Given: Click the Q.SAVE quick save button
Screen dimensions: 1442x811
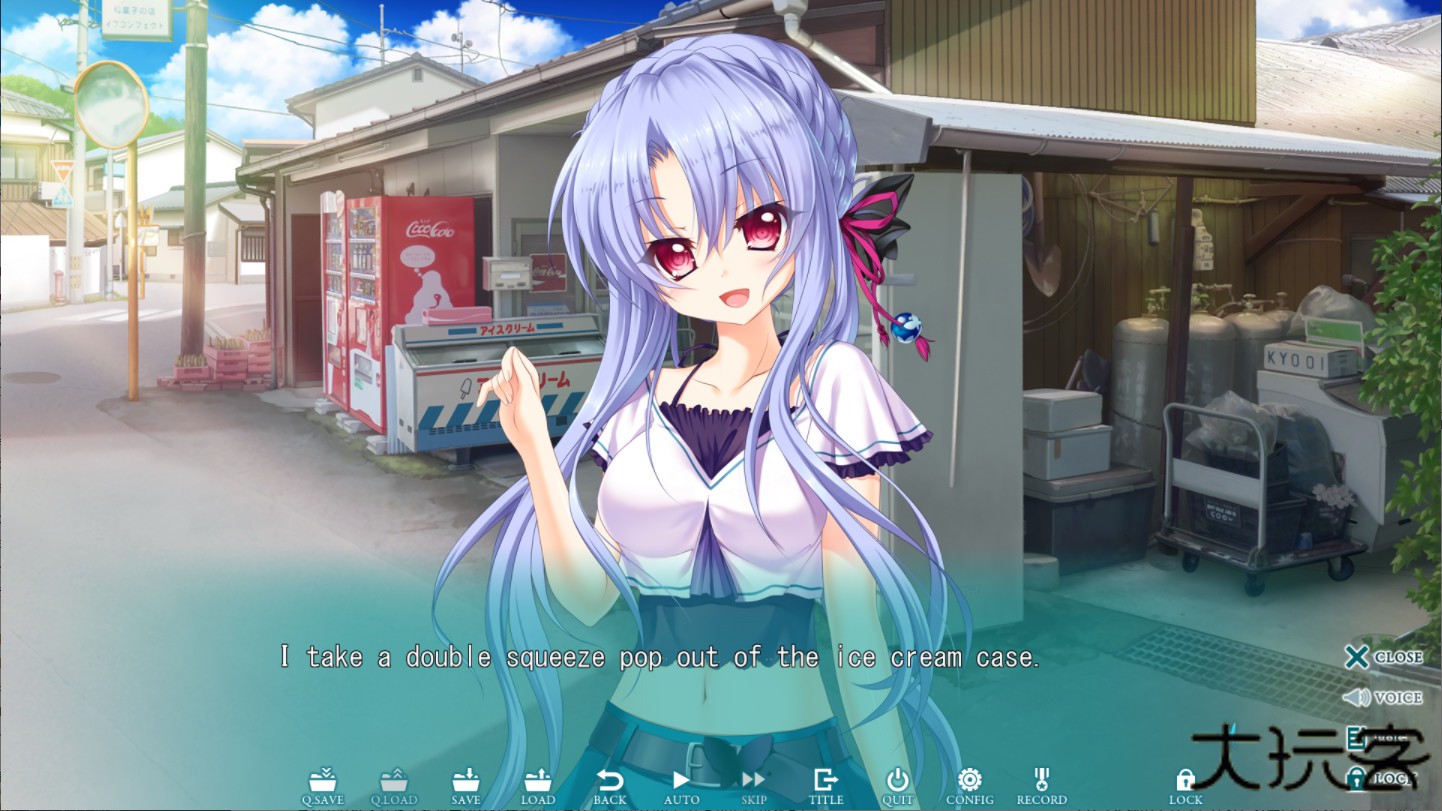Looking at the screenshot, I should tap(322, 786).
